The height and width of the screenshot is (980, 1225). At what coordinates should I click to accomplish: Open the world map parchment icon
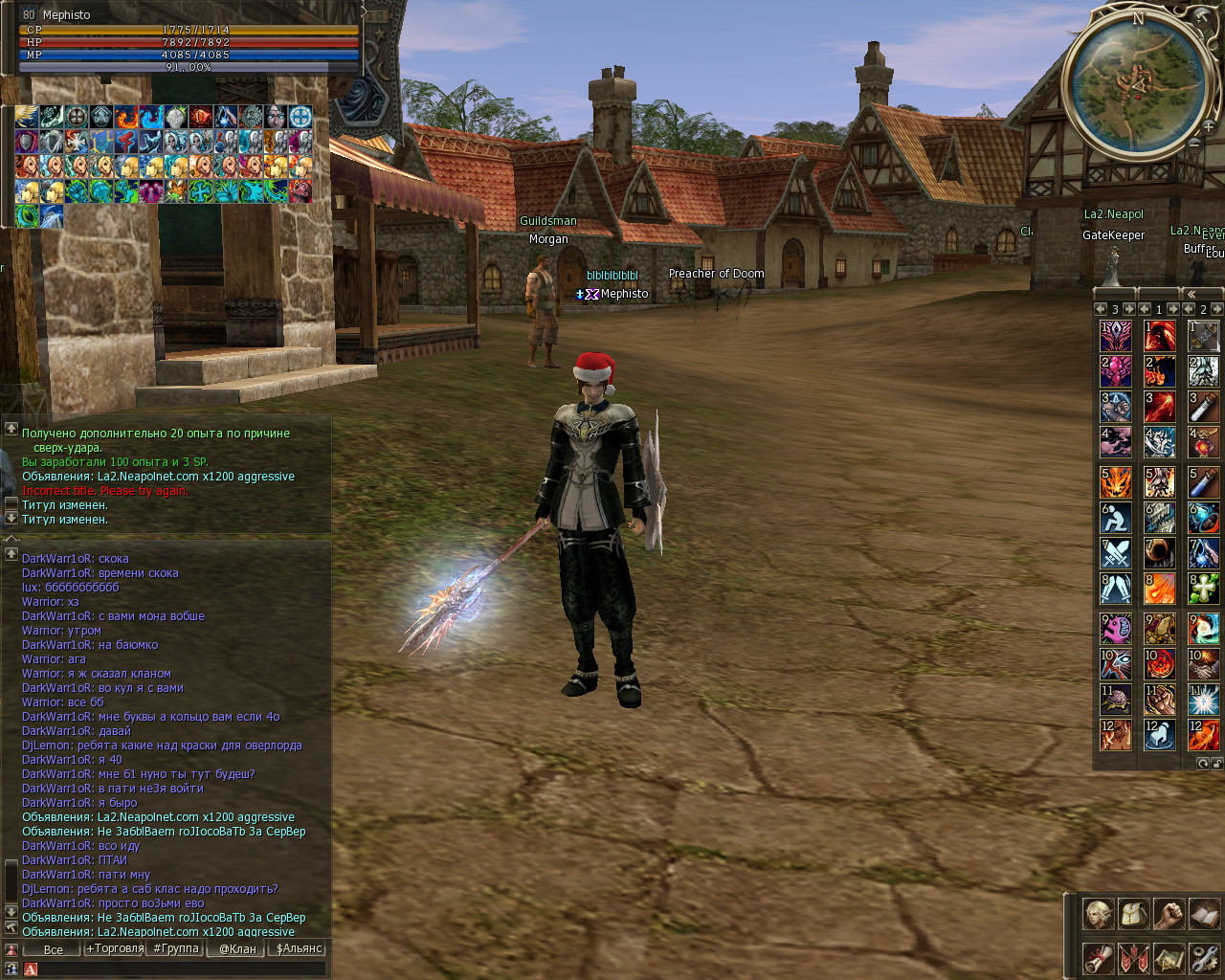point(1169,958)
